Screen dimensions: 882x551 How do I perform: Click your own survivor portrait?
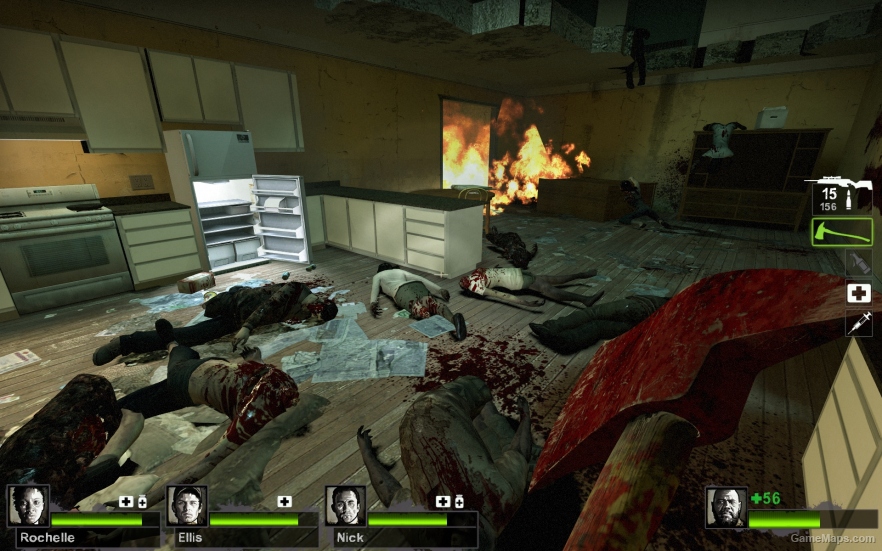click(x=725, y=508)
